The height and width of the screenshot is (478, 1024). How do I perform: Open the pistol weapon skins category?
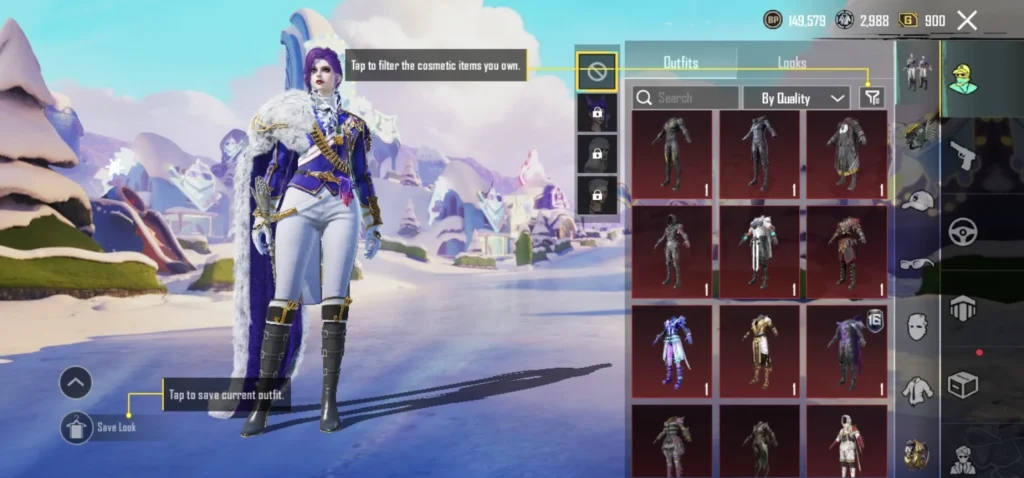pyautogui.click(x=962, y=156)
